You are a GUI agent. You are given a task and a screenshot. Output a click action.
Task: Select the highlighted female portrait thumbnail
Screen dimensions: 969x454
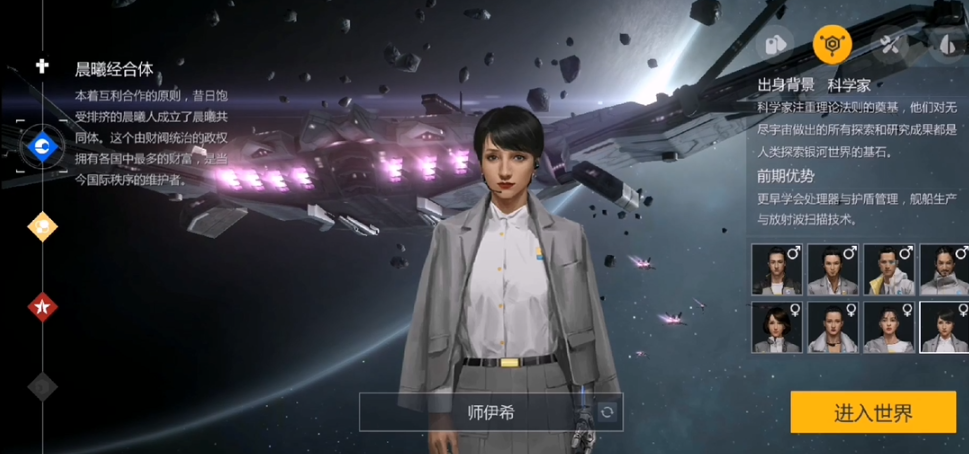(x=944, y=327)
